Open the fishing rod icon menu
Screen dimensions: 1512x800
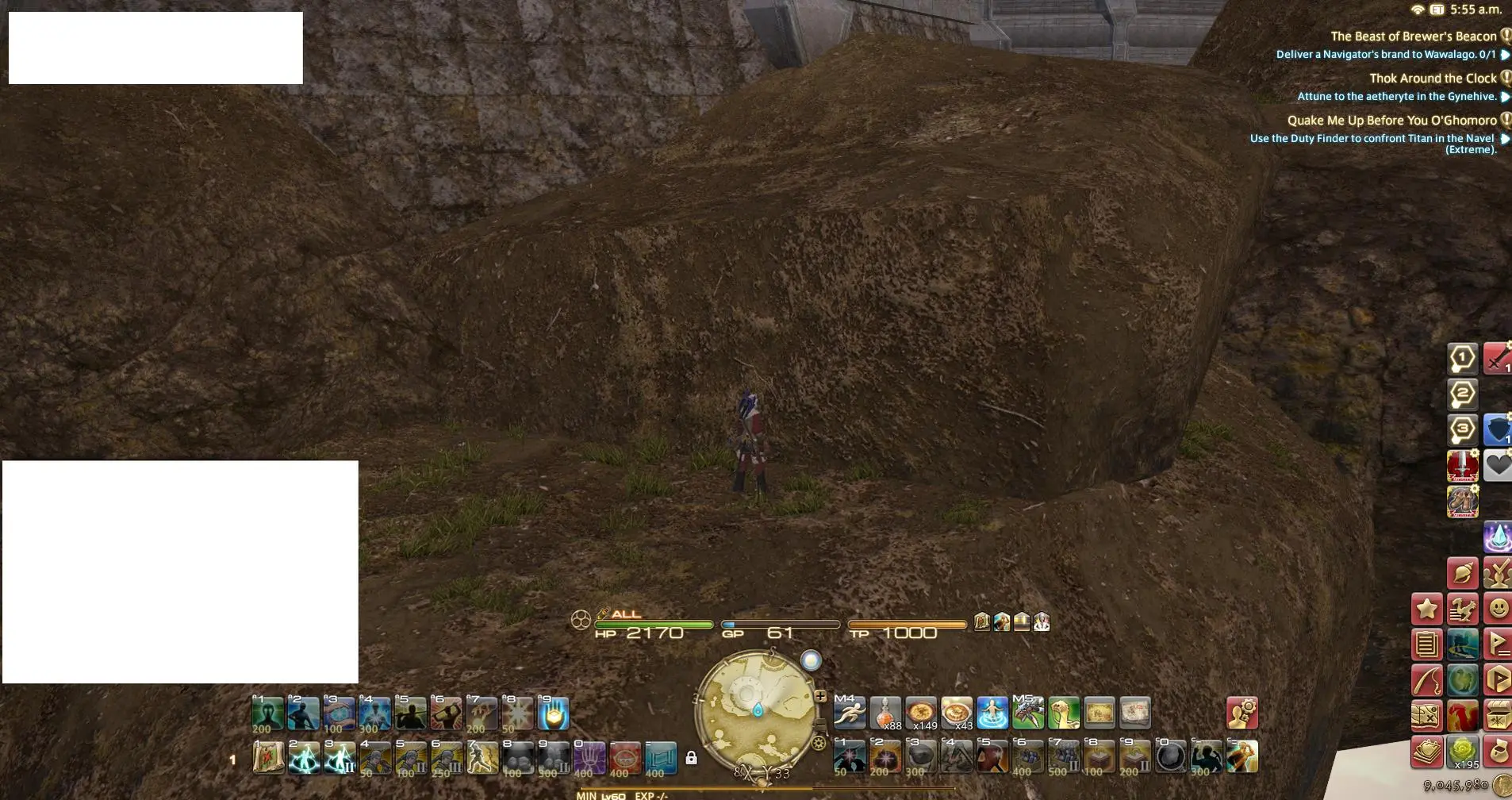click(1426, 680)
